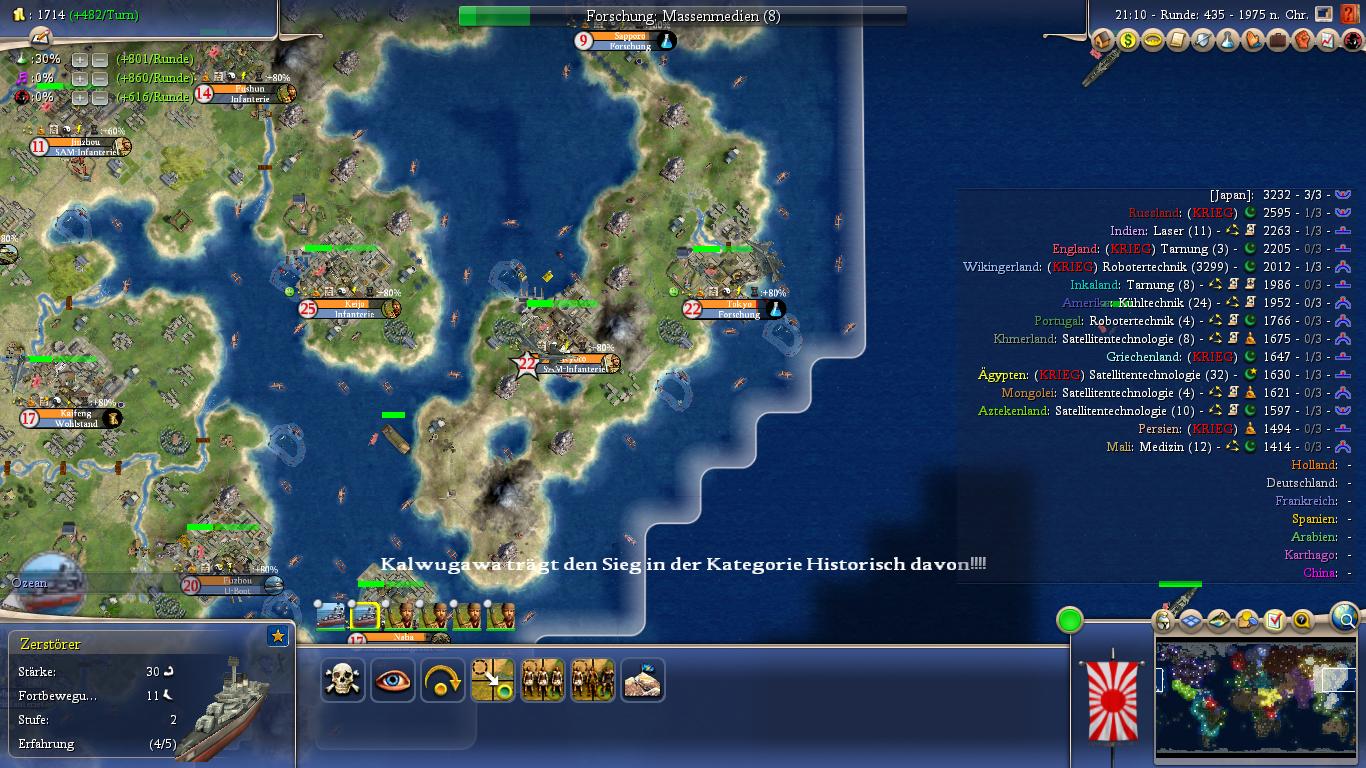Open the Civilopedia help book
Image resolution: width=1366 pixels, height=768 pixels.
pos(1351,12)
